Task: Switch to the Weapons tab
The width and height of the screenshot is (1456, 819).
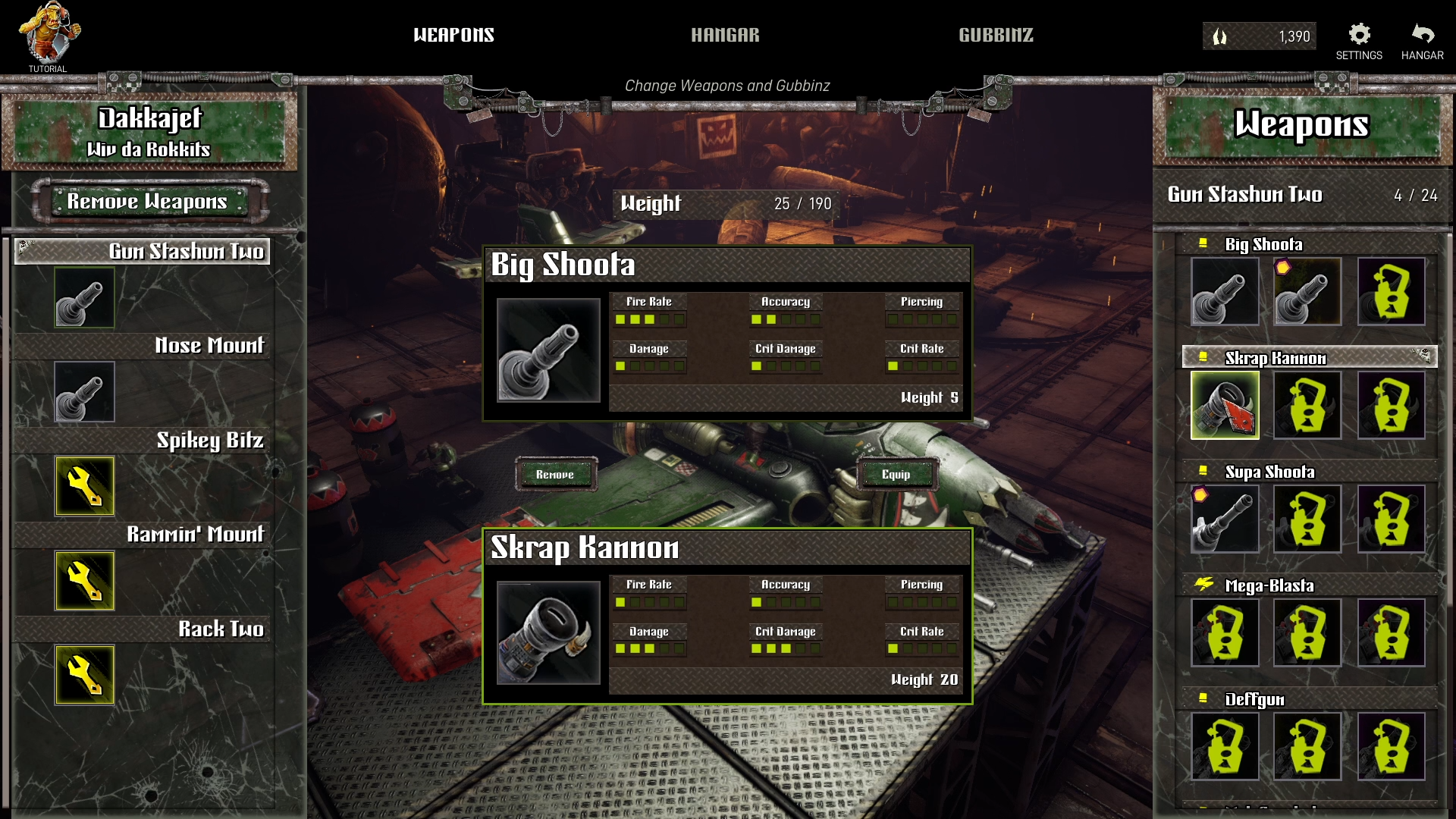Action: [x=453, y=35]
